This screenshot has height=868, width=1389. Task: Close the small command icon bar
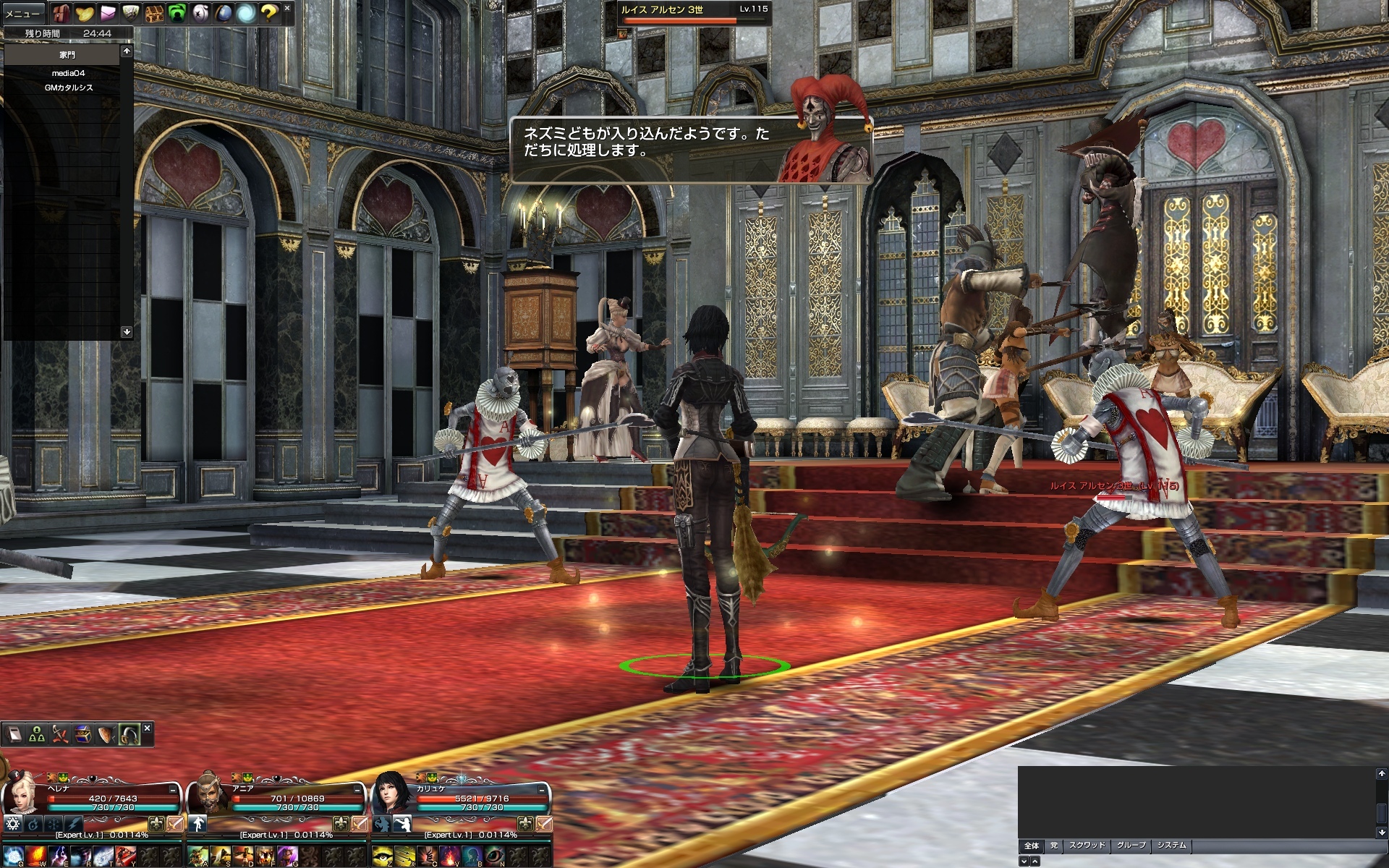click(x=147, y=728)
